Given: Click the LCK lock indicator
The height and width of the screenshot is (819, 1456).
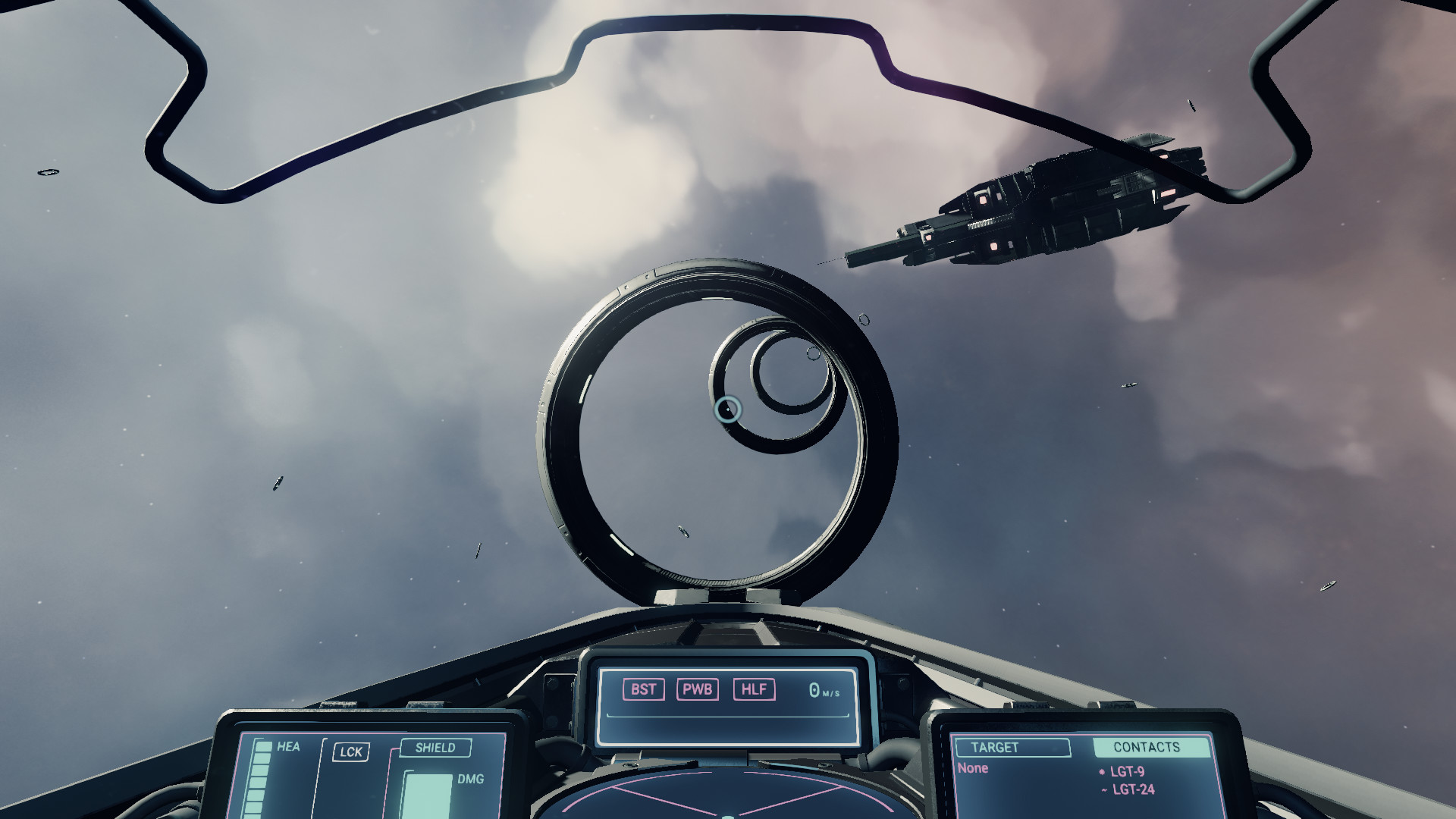Looking at the screenshot, I should pyautogui.click(x=352, y=752).
